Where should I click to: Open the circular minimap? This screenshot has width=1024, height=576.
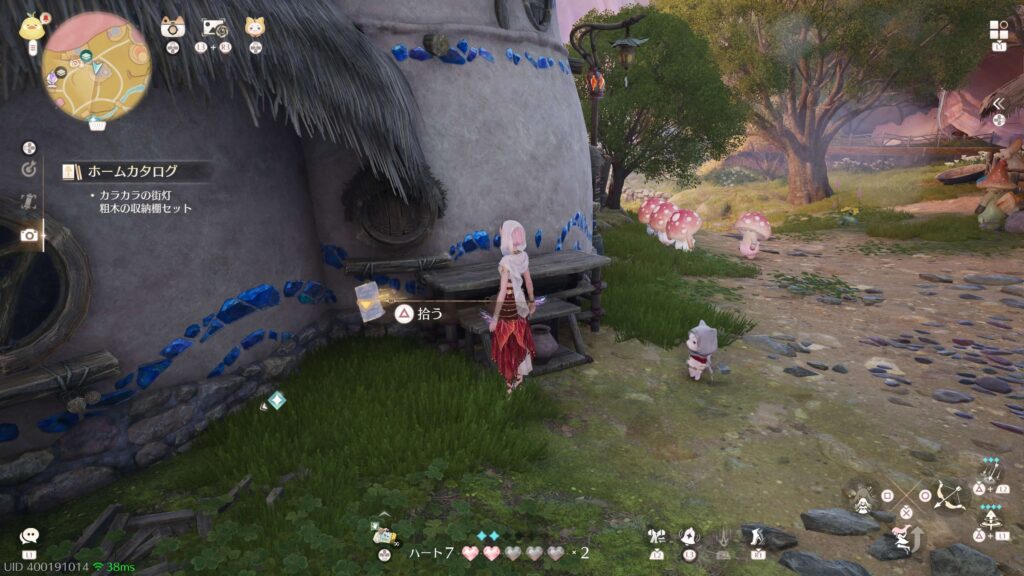click(96, 66)
